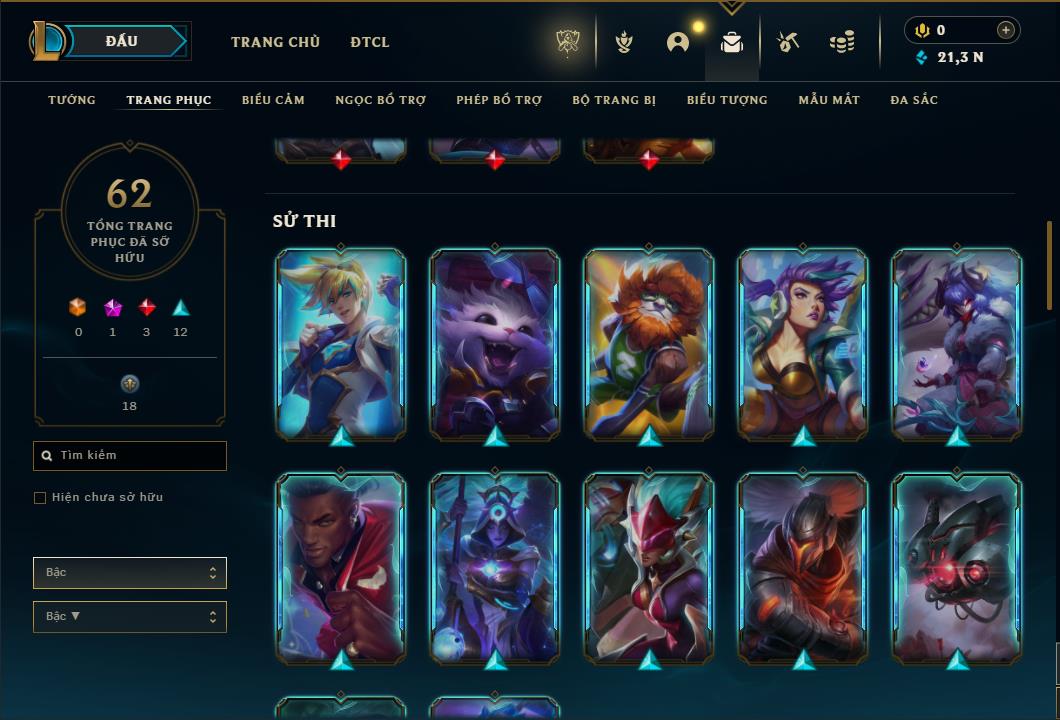The height and width of the screenshot is (720, 1060).
Task: Switch to the TƯỚNG tab
Action: pyautogui.click(x=72, y=100)
